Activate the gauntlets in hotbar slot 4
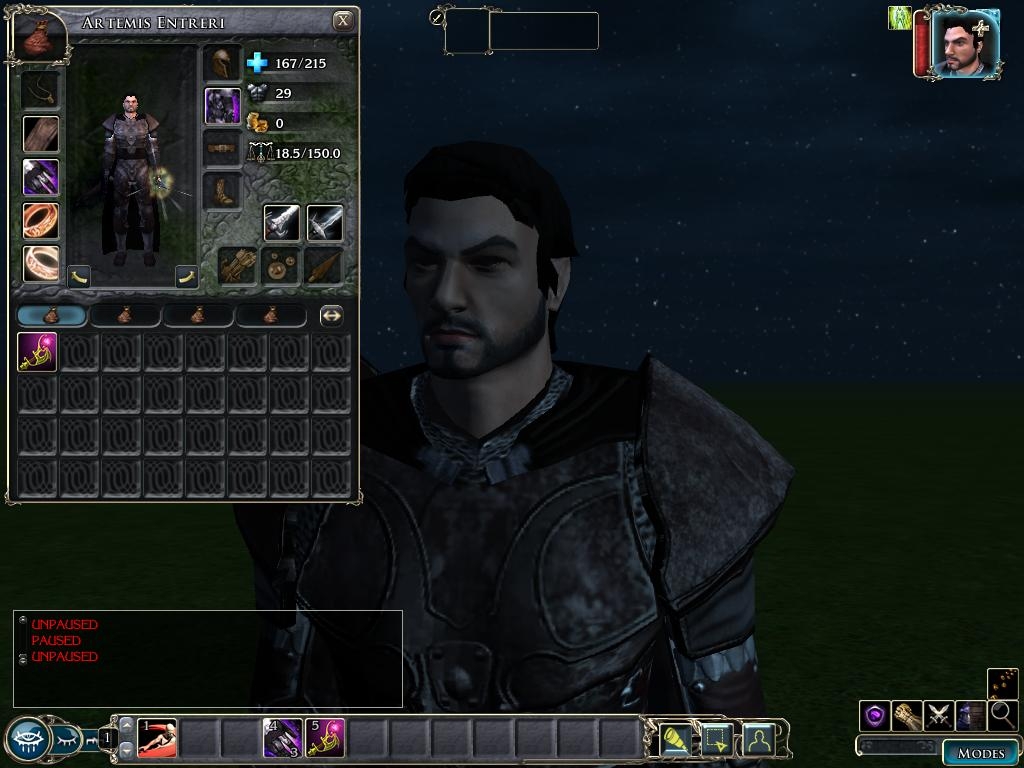This screenshot has height=768, width=1024. 283,739
